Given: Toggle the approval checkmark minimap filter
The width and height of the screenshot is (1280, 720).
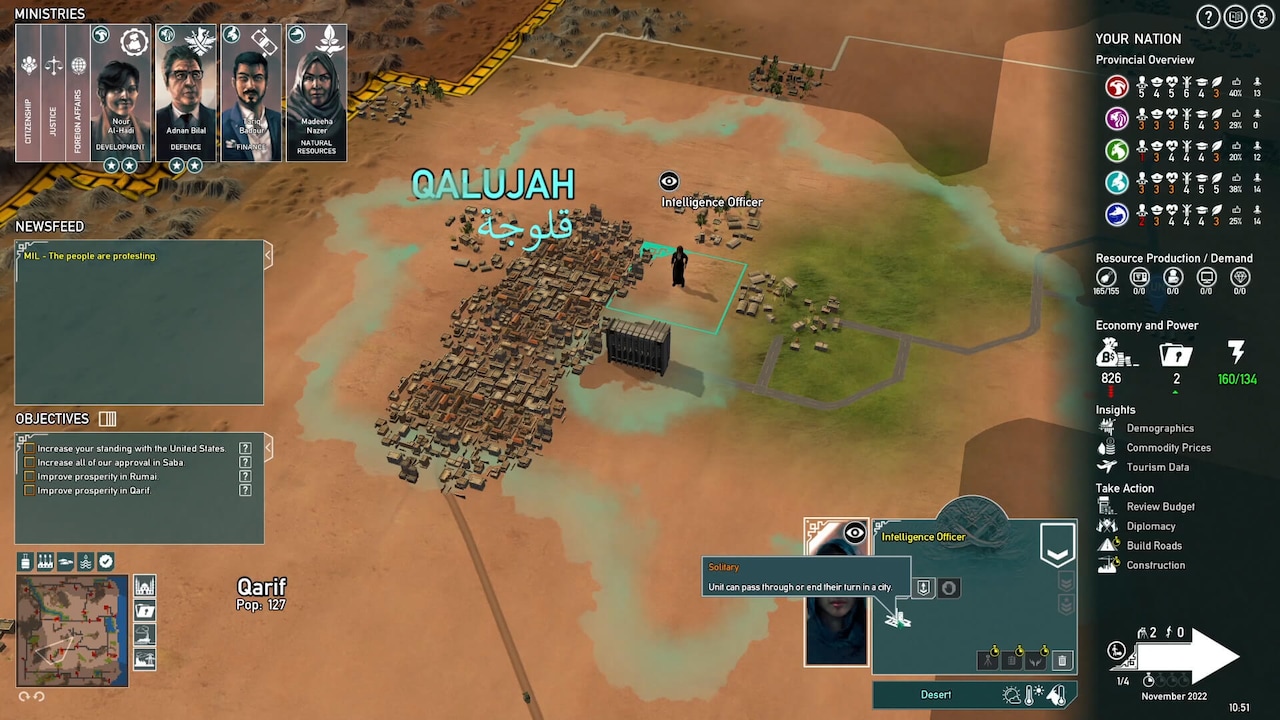Looking at the screenshot, I should (106, 561).
